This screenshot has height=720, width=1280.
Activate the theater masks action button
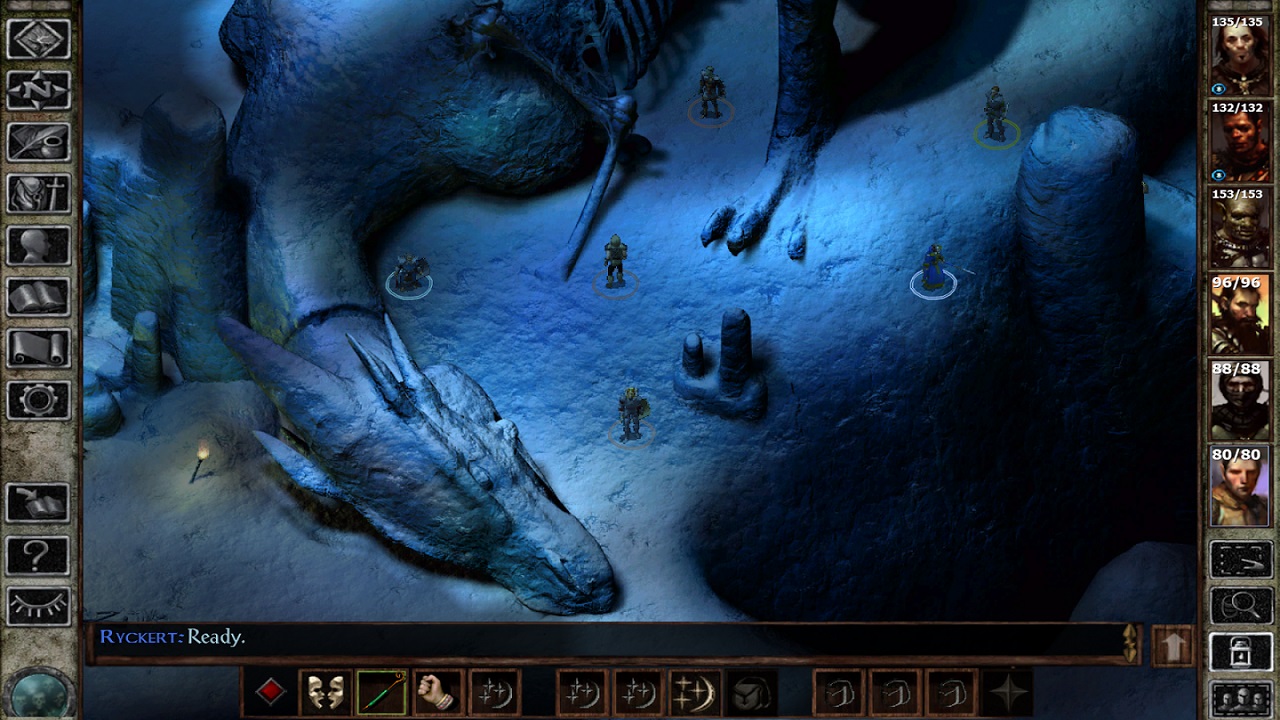324,692
